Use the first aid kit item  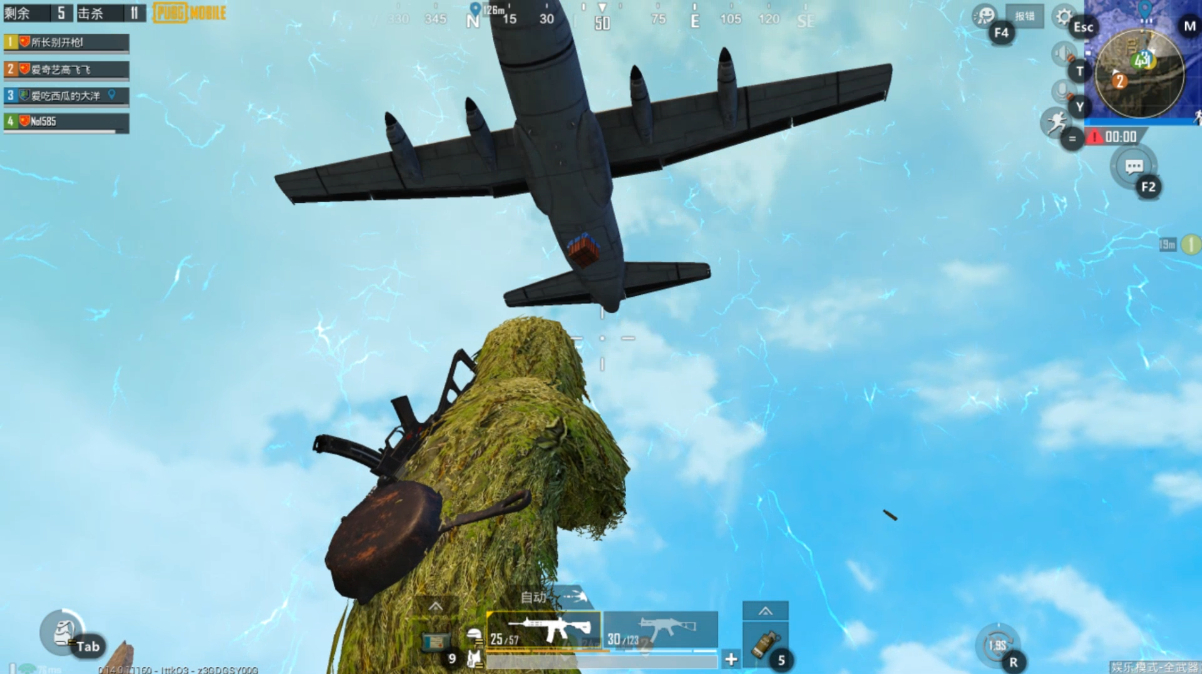(x=436, y=642)
